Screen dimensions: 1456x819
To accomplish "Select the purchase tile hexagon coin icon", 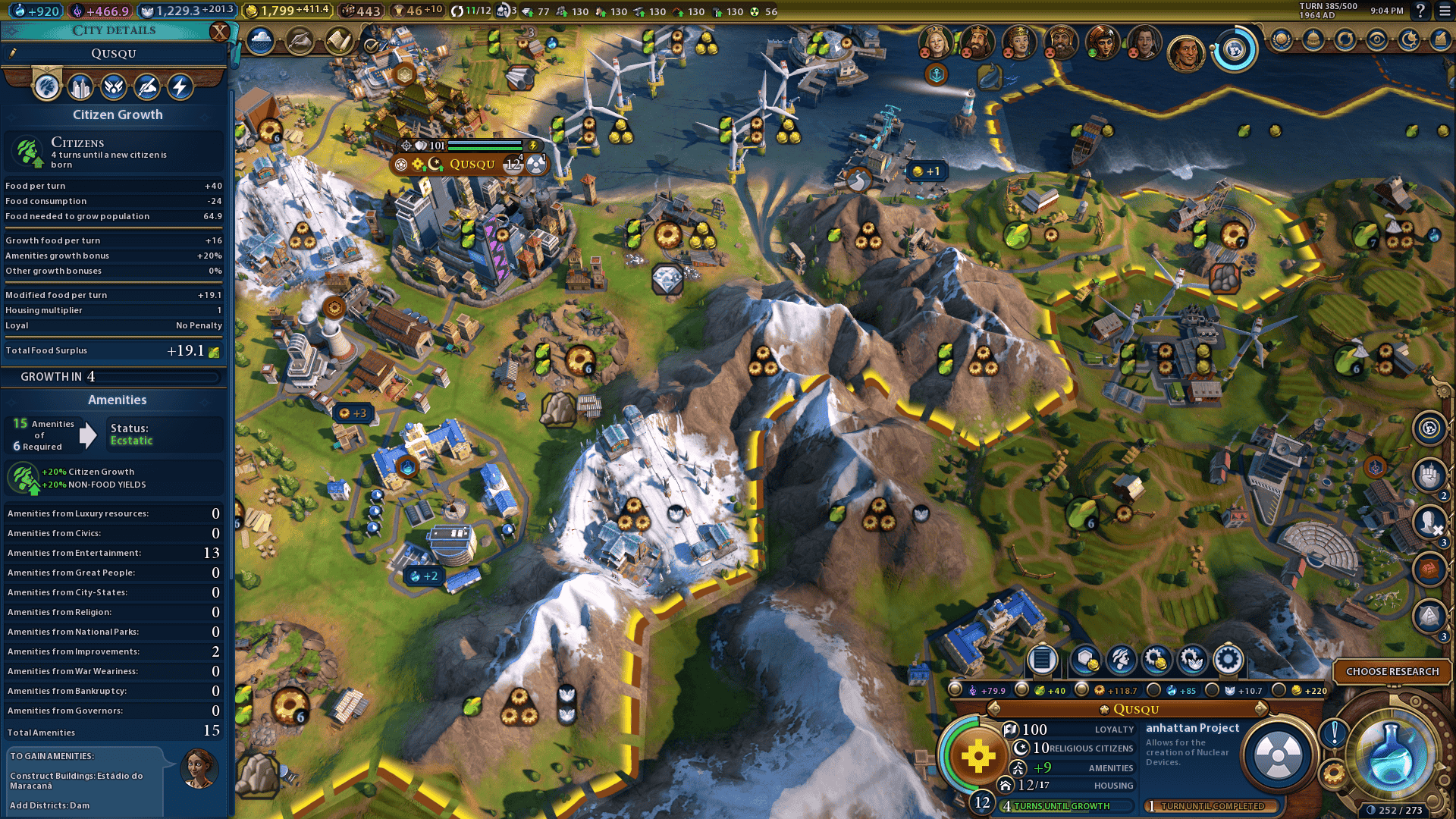I will [x=1085, y=660].
